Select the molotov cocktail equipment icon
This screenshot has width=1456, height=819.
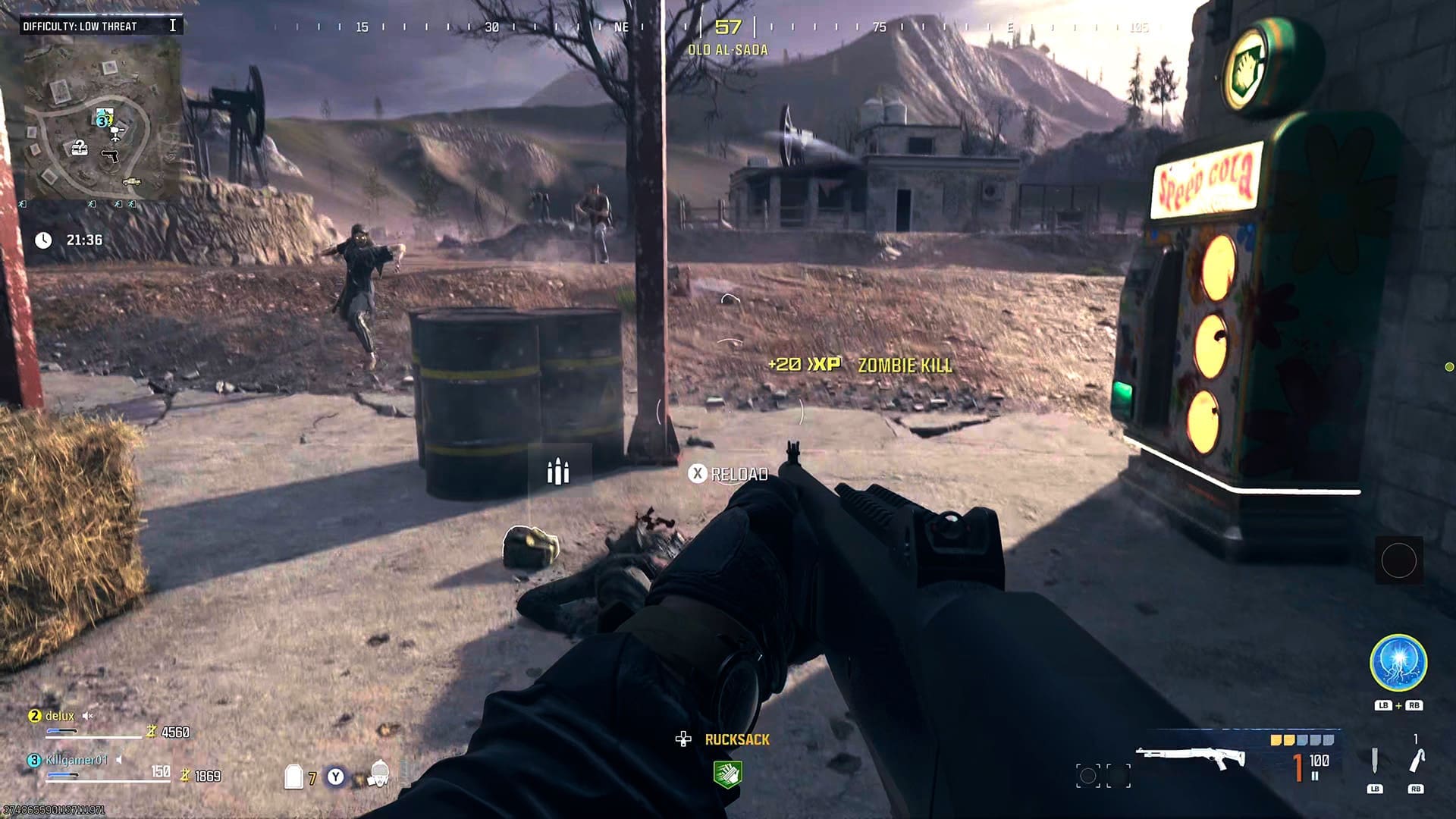tap(1416, 761)
